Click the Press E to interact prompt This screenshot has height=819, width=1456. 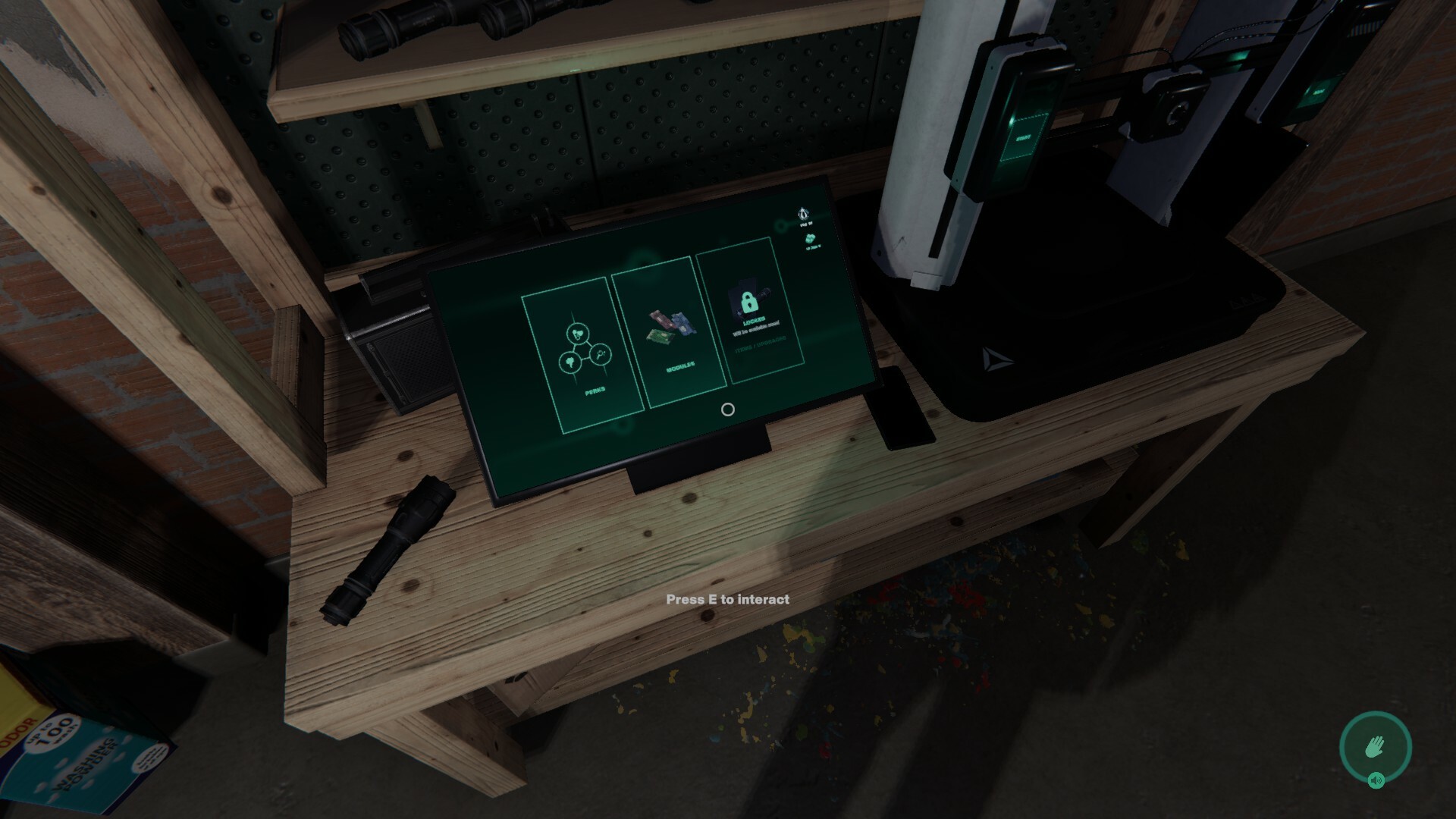click(x=728, y=599)
